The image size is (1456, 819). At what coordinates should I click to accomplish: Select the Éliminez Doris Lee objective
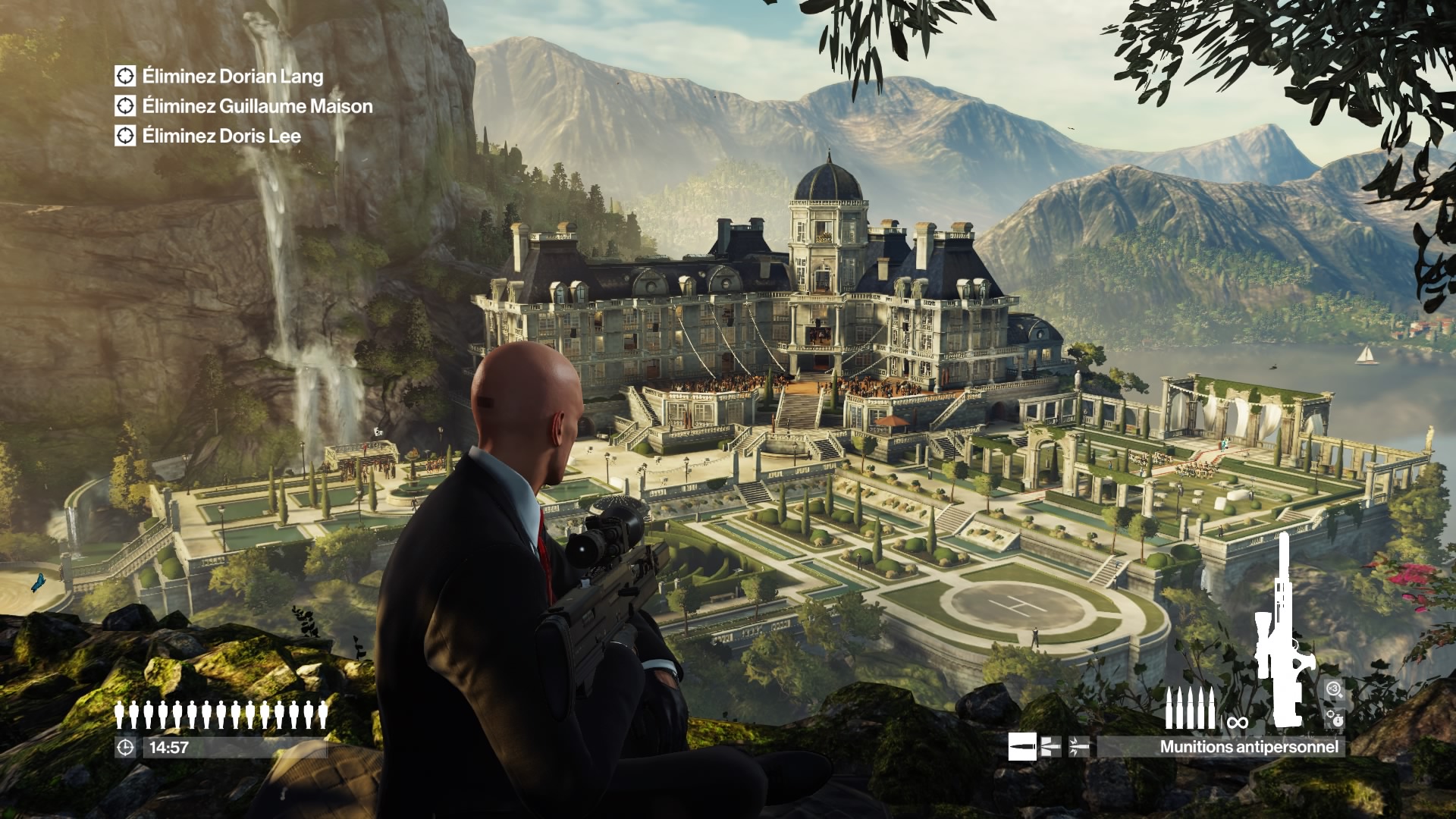221,136
